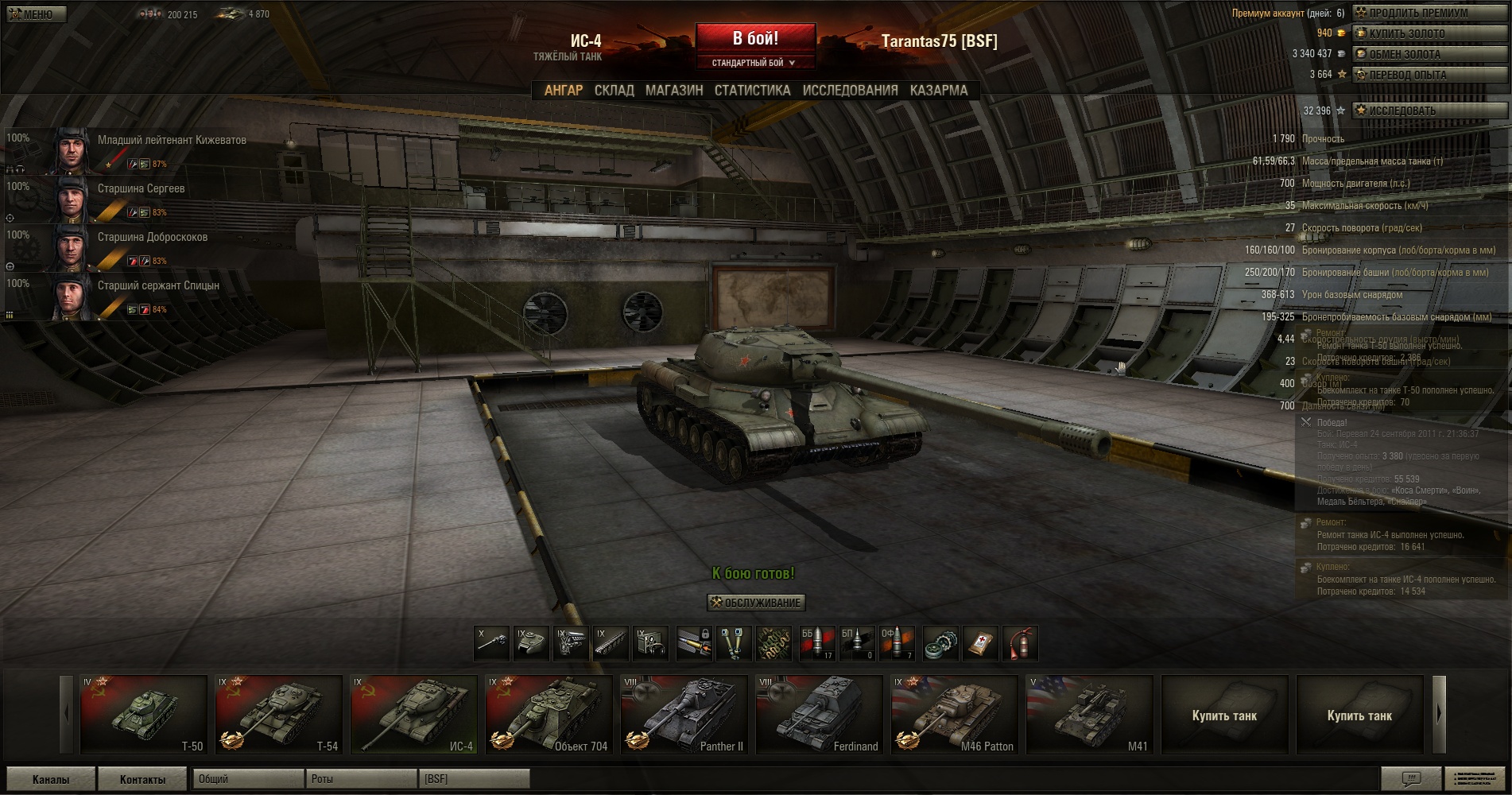Image resolution: width=1512 pixels, height=795 pixels.
Task: Start battle with the В бой! button
Action: click(755, 38)
